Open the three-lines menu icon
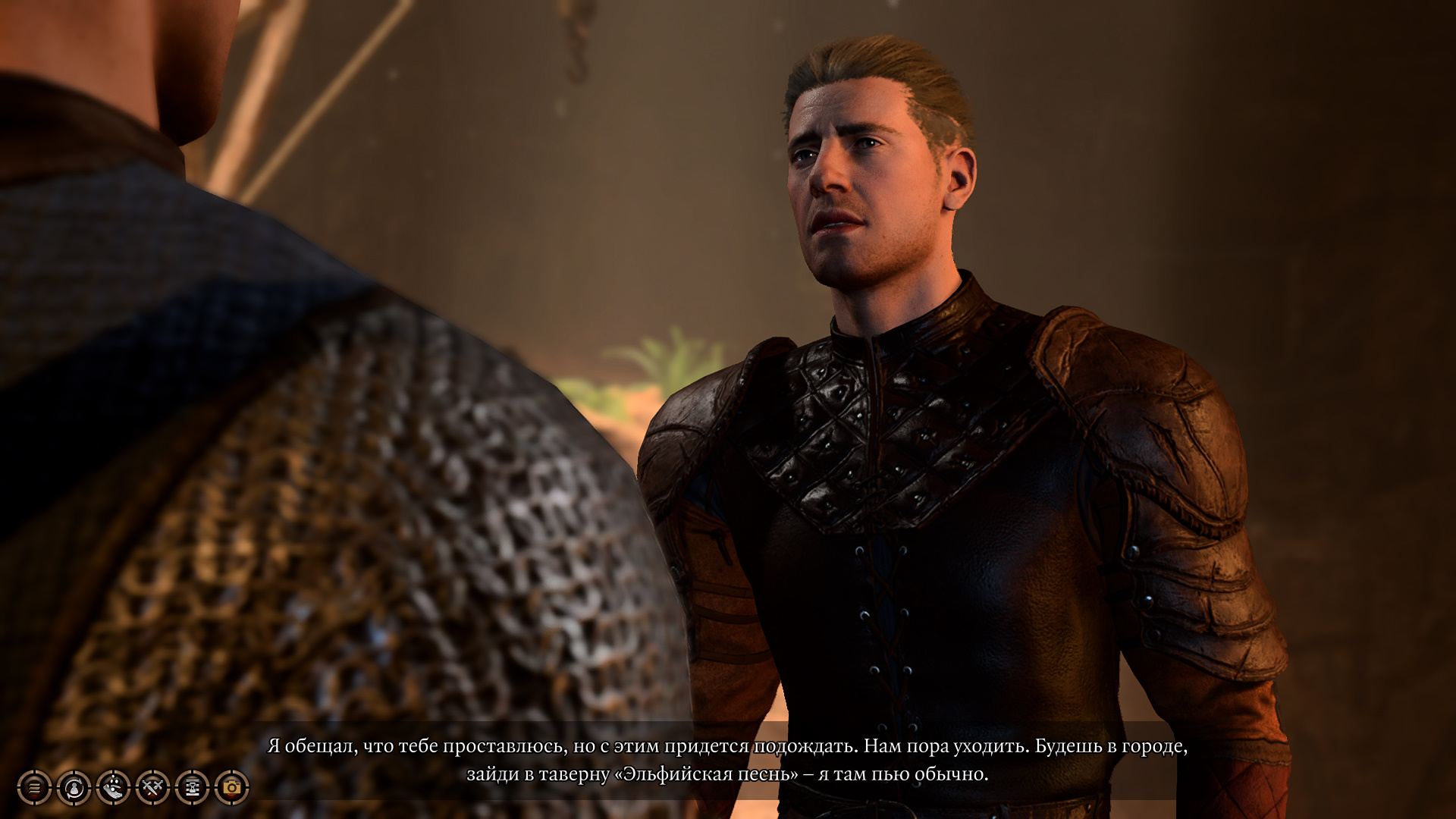Viewport: 1456px width, 819px height. 34,788
